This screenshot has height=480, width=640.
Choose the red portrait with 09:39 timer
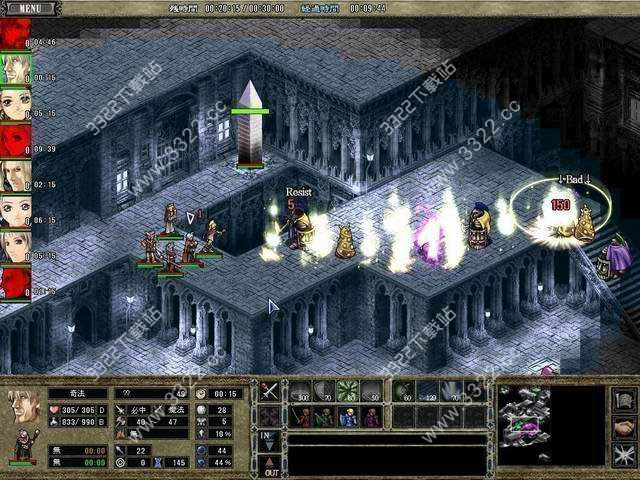tap(15, 139)
